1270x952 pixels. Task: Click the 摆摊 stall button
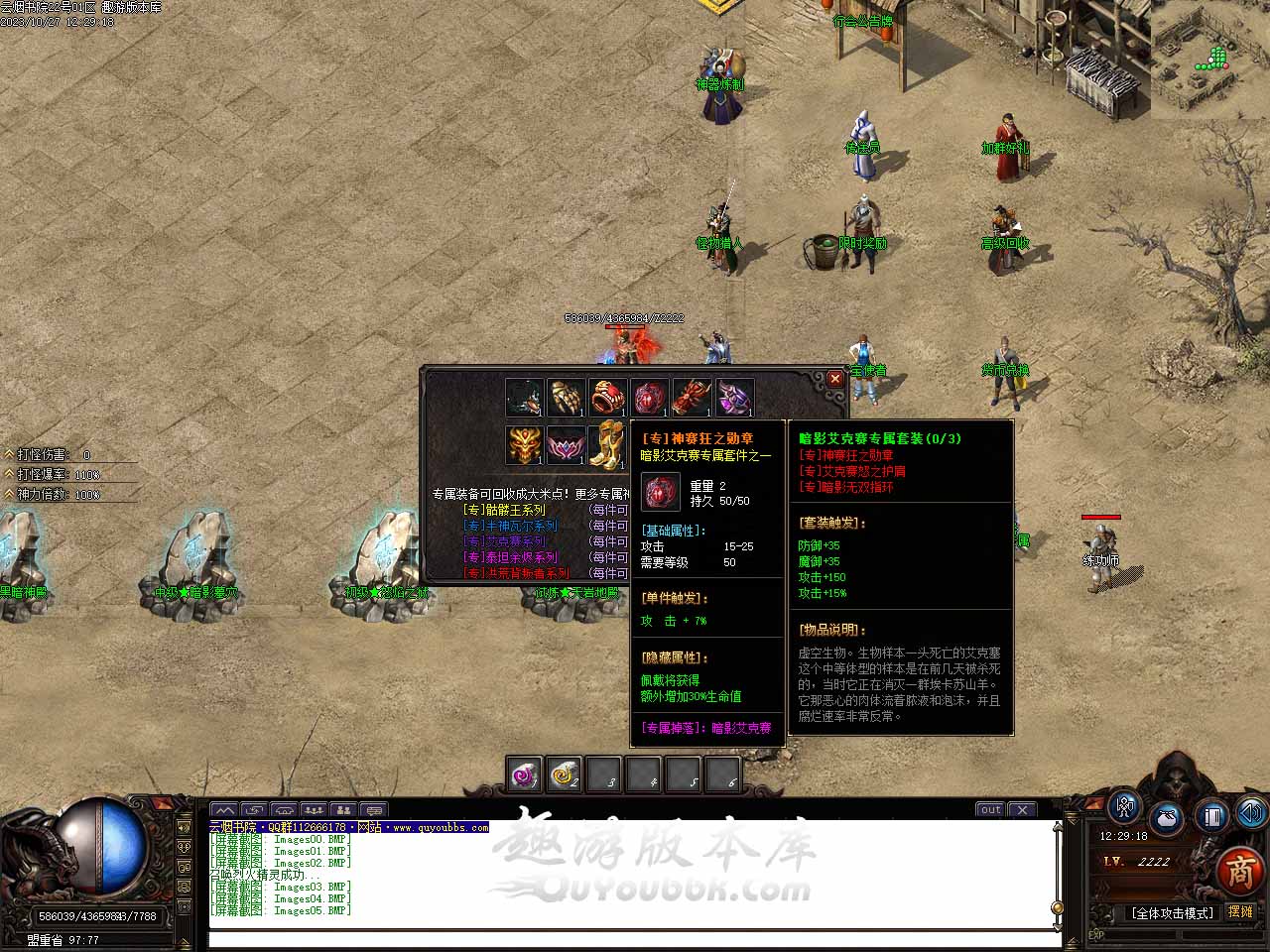coord(1240,911)
